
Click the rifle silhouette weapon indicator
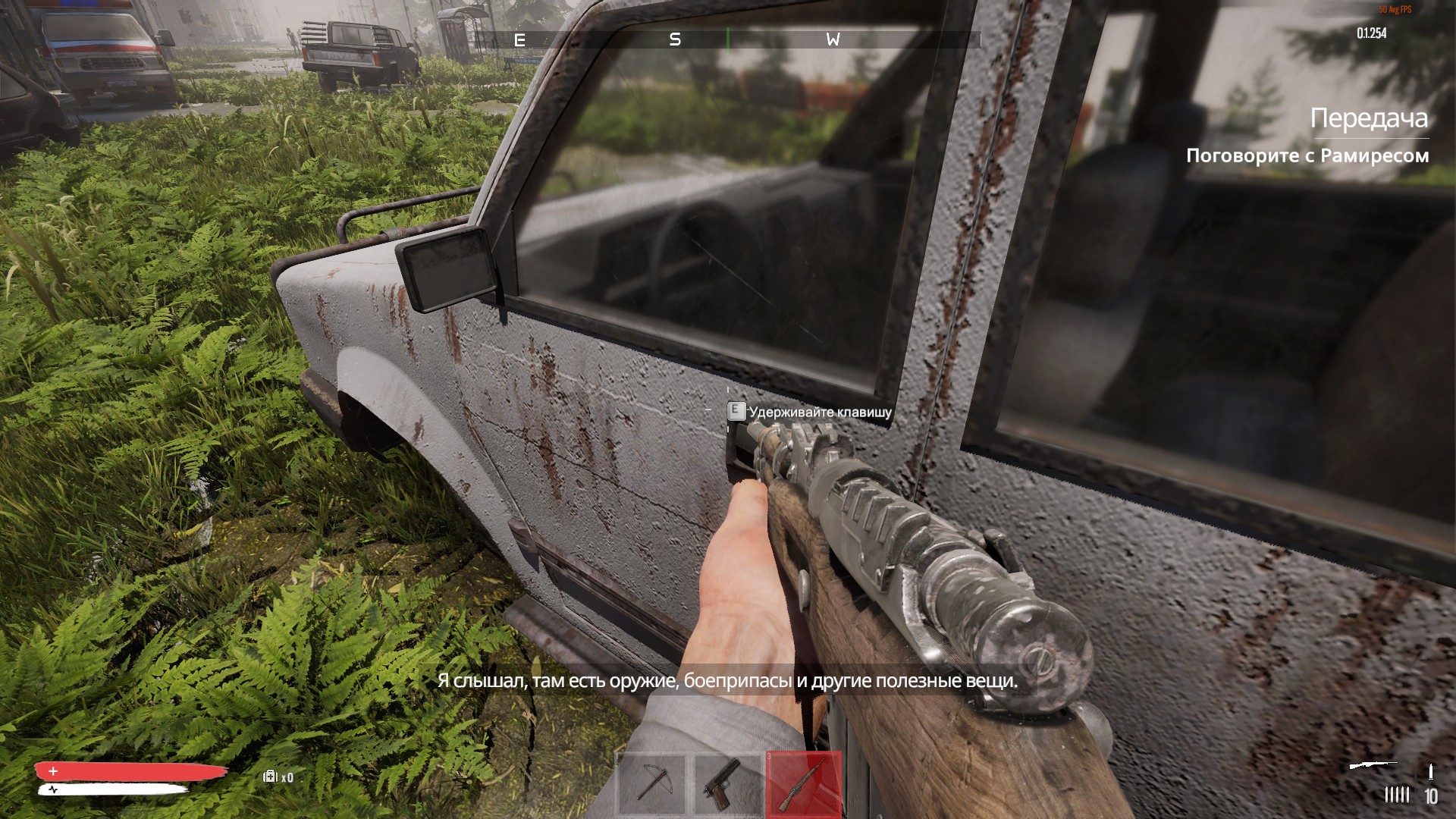[1373, 766]
